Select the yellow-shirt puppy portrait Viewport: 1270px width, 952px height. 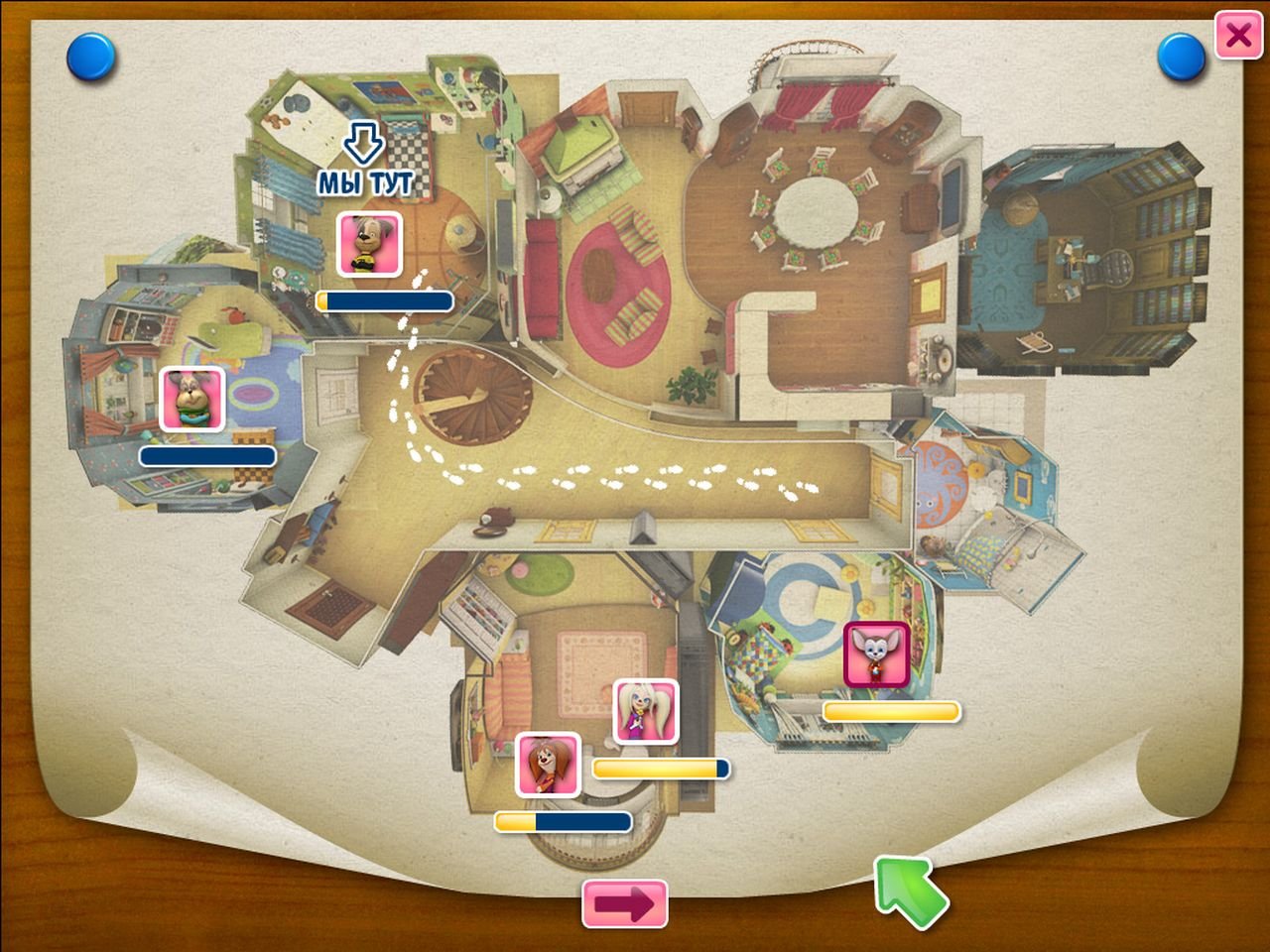(370, 243)
